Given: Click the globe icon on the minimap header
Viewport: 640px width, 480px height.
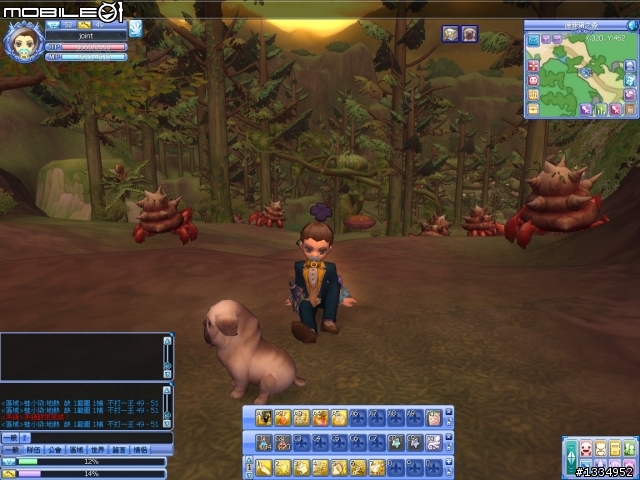Looking at the screenshot, I should (x=631, y=25).
